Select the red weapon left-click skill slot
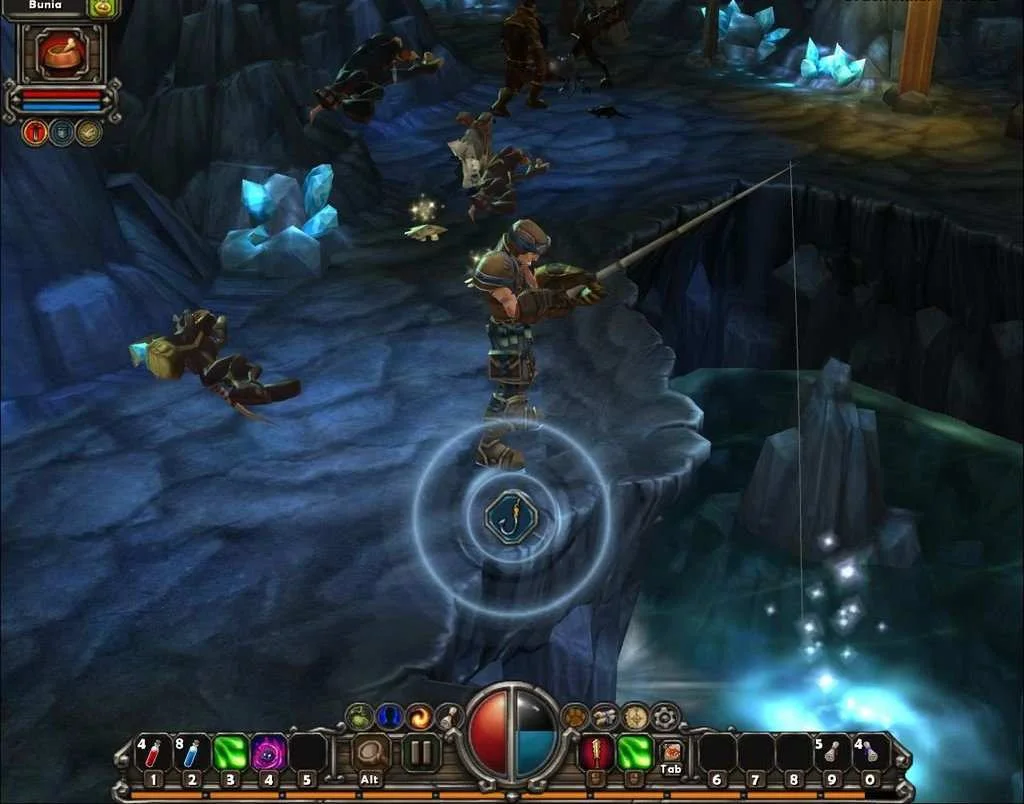 point(597,752)
